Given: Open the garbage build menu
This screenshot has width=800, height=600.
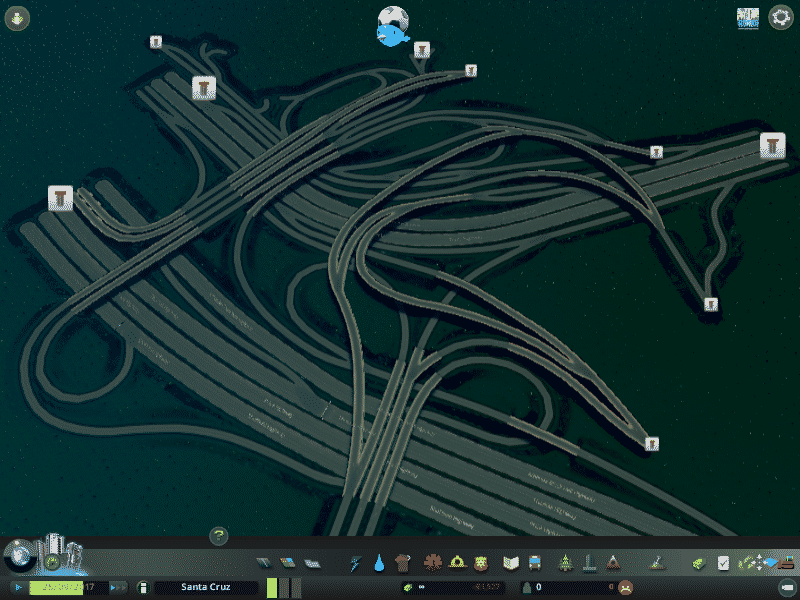Looking at the screenshot, I should click(x=403, y=563).
